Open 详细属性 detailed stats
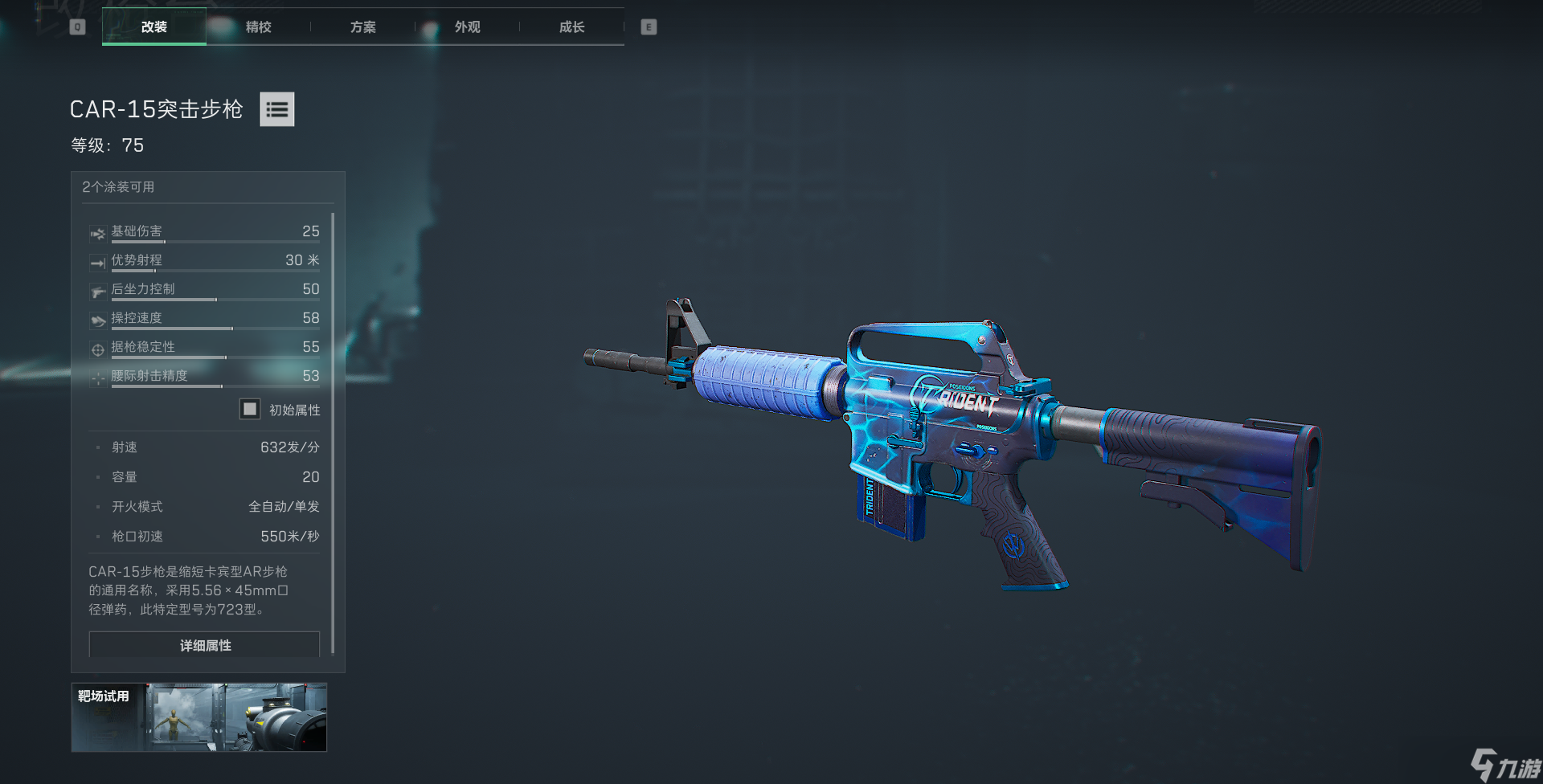The image size is (1543, 784). pos(204,645)
